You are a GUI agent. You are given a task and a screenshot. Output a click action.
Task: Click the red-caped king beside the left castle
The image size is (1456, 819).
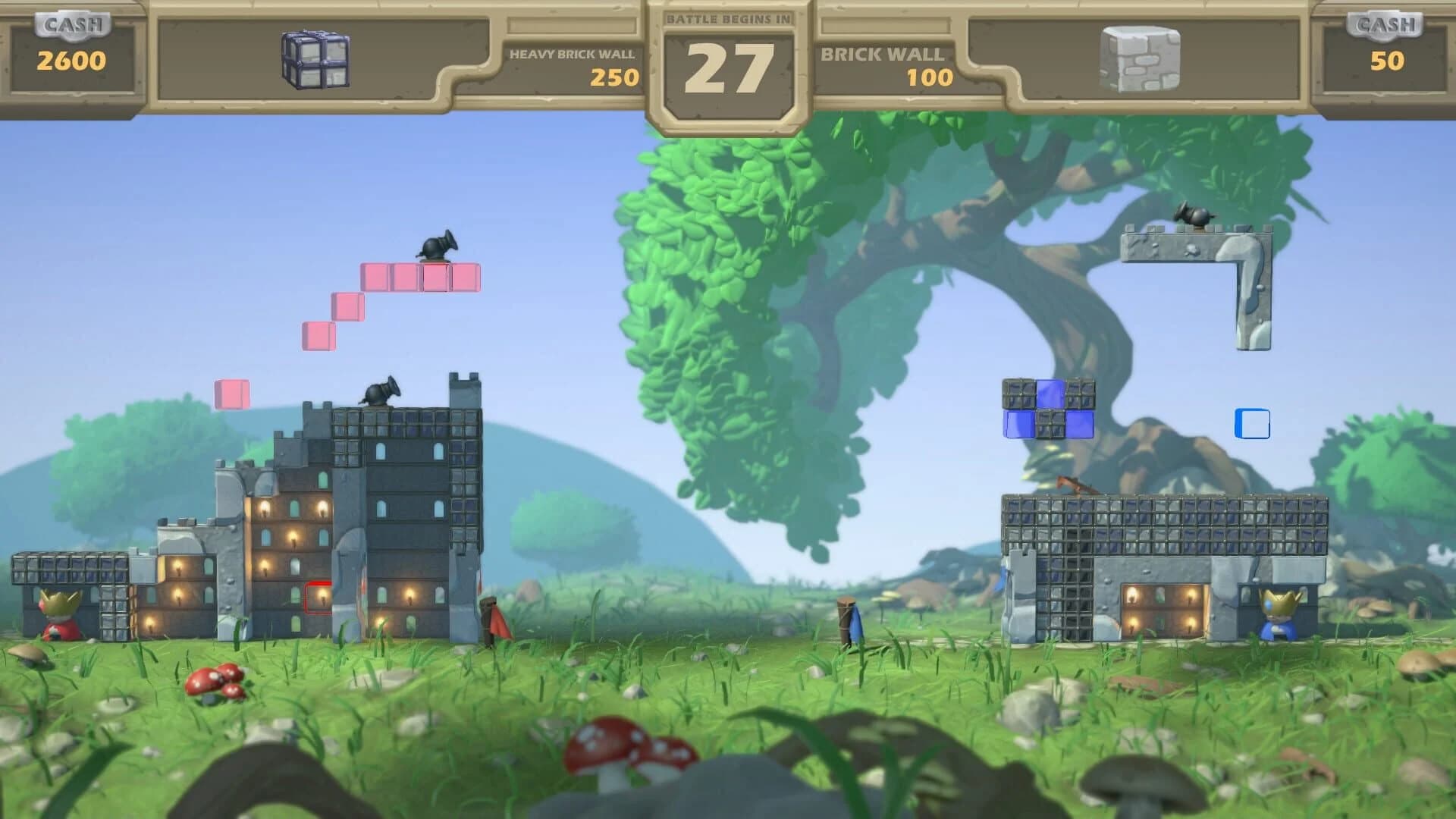point(59,614)
